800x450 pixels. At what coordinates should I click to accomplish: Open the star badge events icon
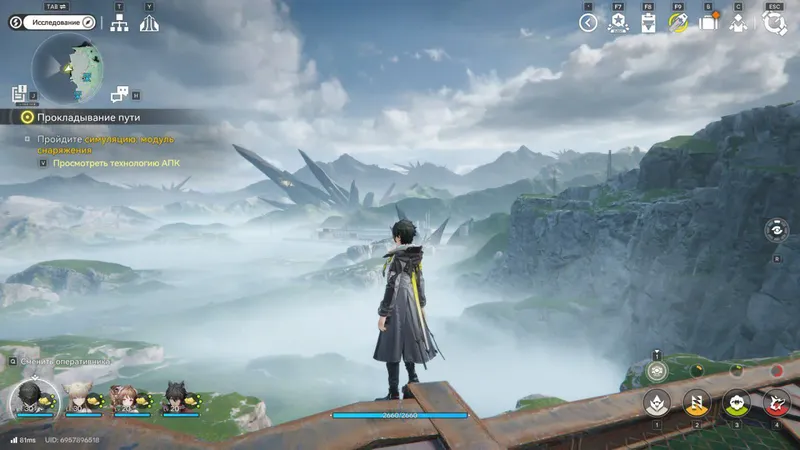click(618, 23)
